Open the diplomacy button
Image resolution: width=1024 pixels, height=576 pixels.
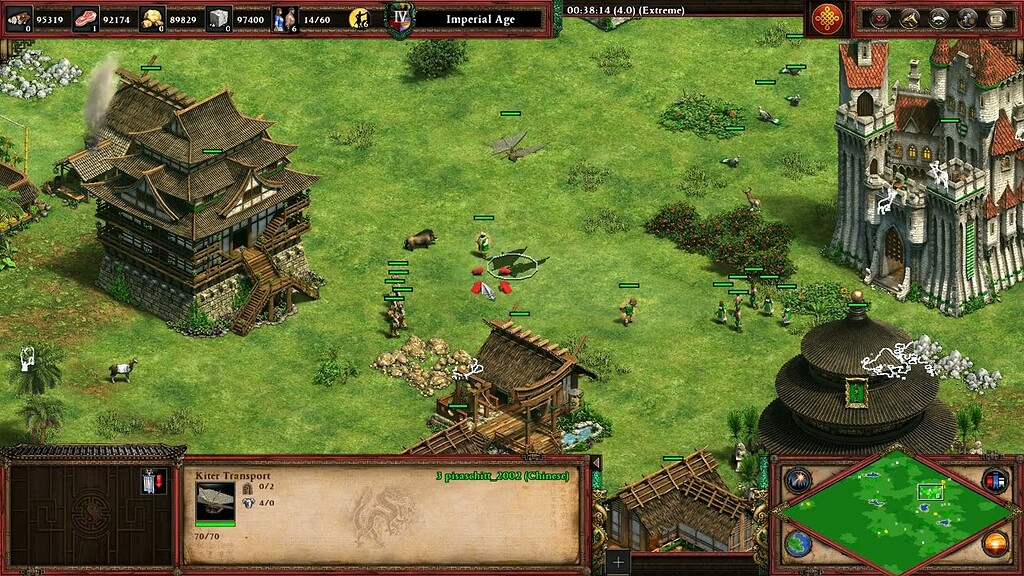click(x=939, y=18)
